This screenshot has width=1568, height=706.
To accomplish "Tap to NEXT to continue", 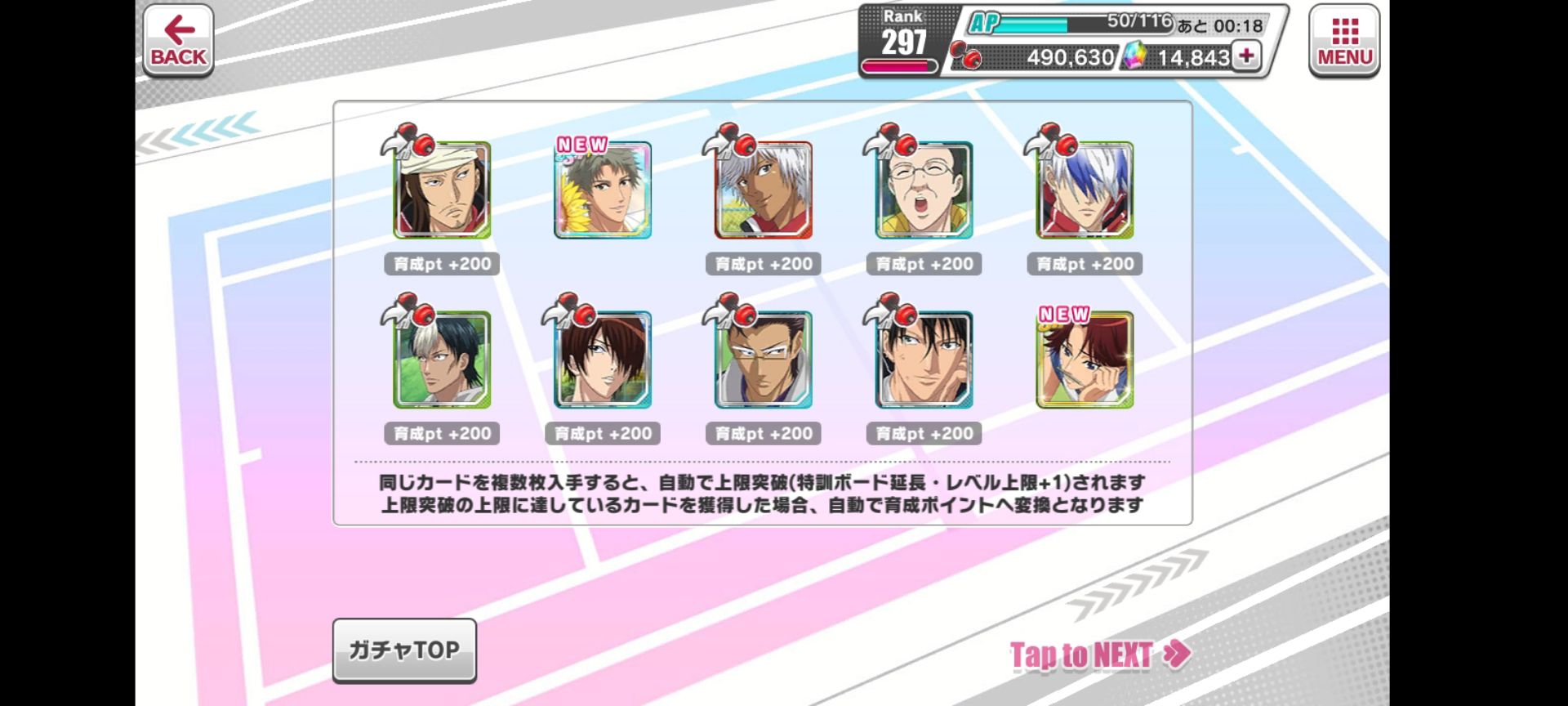I will click(x=1099, y=655).
